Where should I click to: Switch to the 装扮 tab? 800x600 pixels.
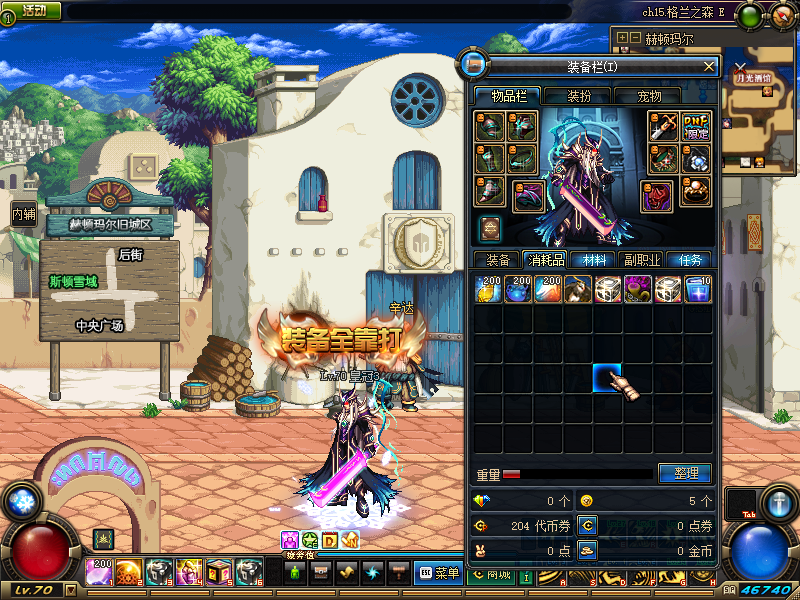point(578,96)
